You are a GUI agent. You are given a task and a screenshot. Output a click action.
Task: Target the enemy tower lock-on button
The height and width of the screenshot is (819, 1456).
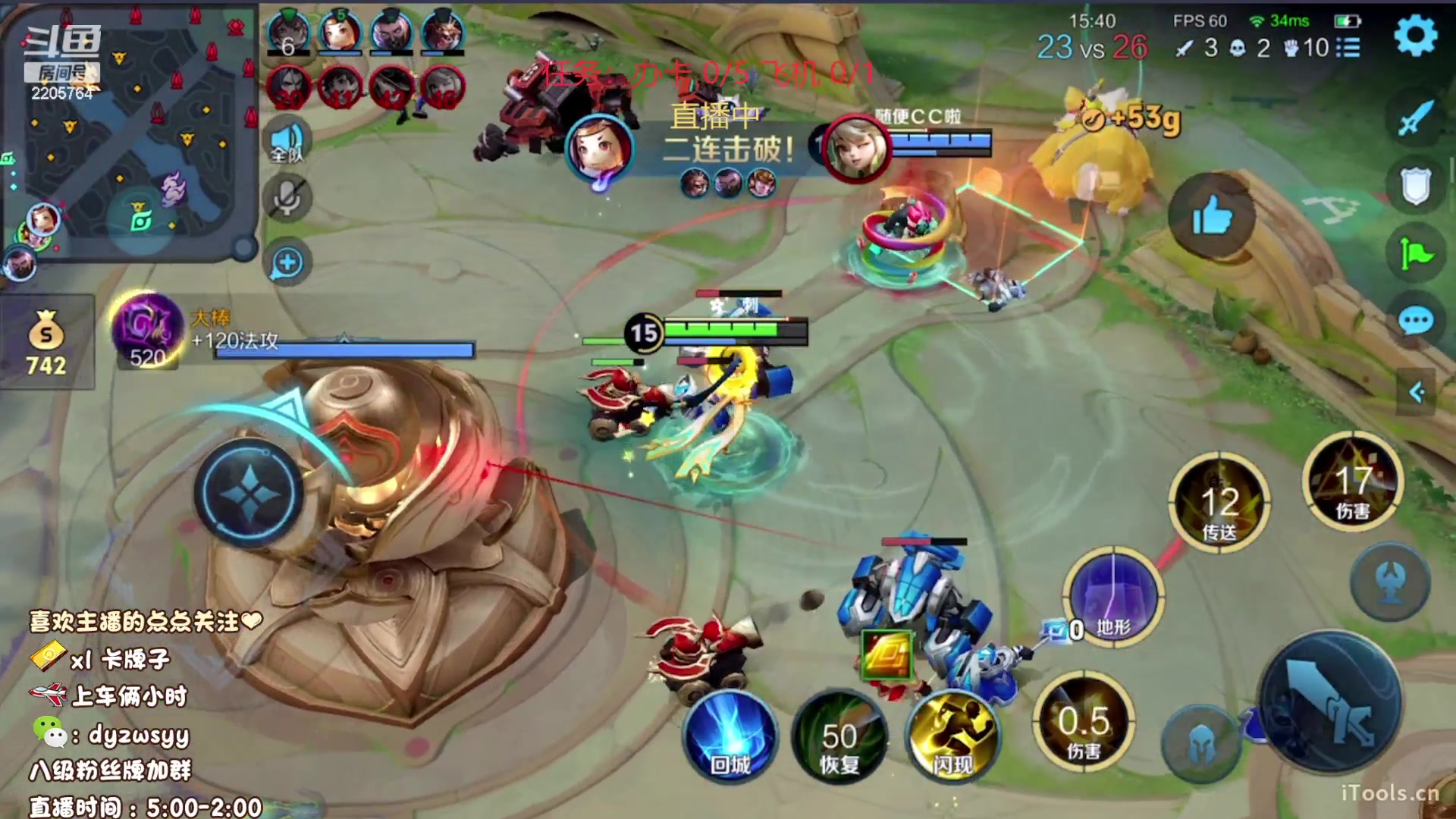(x=1392, y=582)
